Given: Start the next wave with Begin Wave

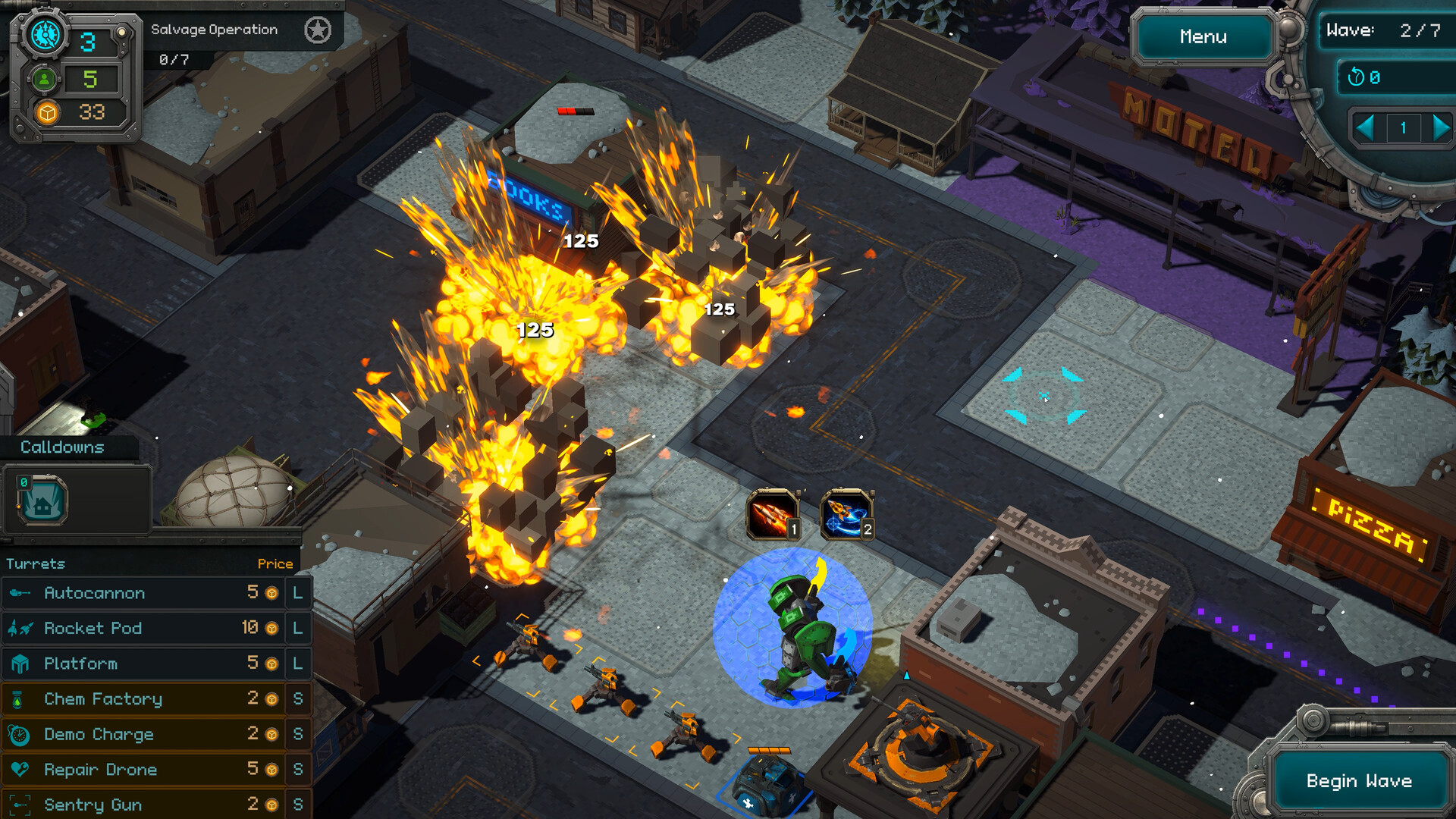Looking at the screenshot, I should point(1358,780).
